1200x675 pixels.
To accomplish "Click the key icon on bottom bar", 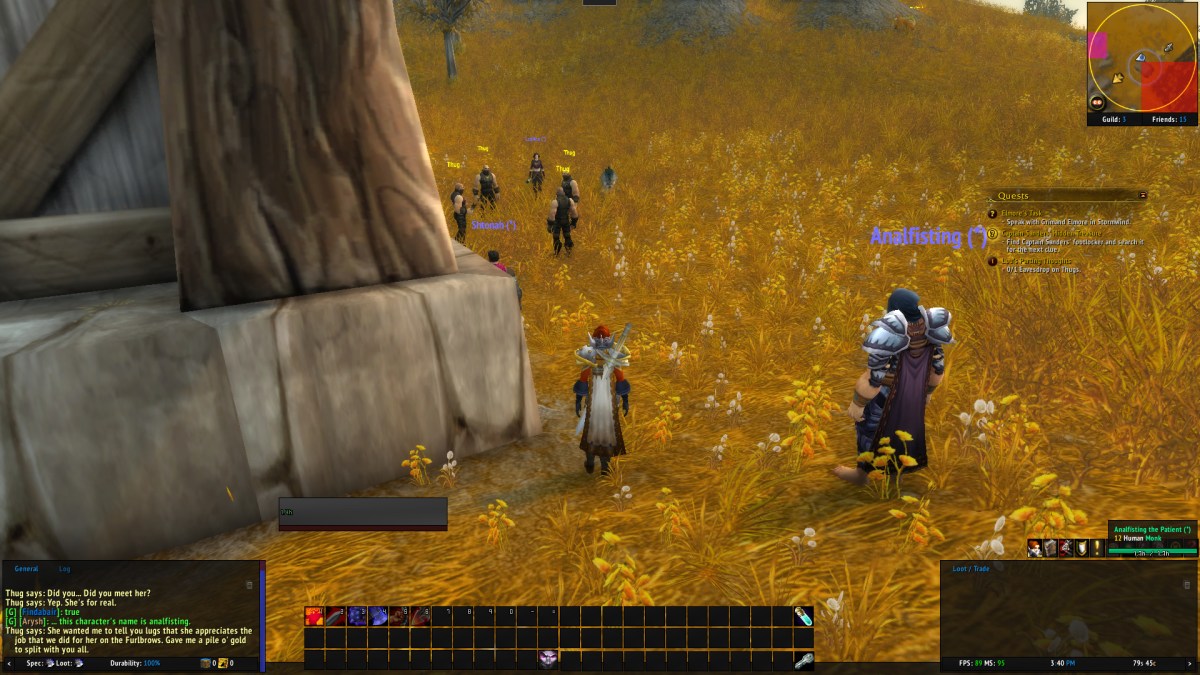I will 803,660.
